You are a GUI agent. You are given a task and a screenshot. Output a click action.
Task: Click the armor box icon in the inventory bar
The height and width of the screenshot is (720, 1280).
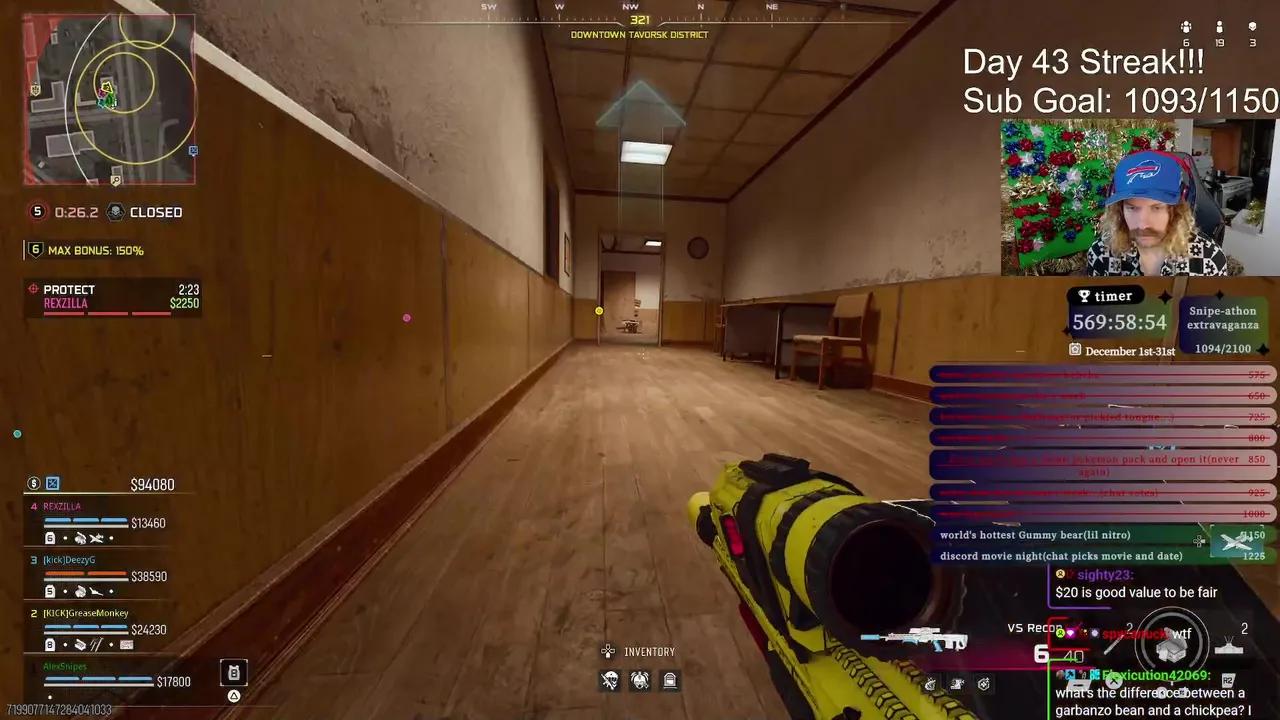pyautogui.click(x=670, y=681)
